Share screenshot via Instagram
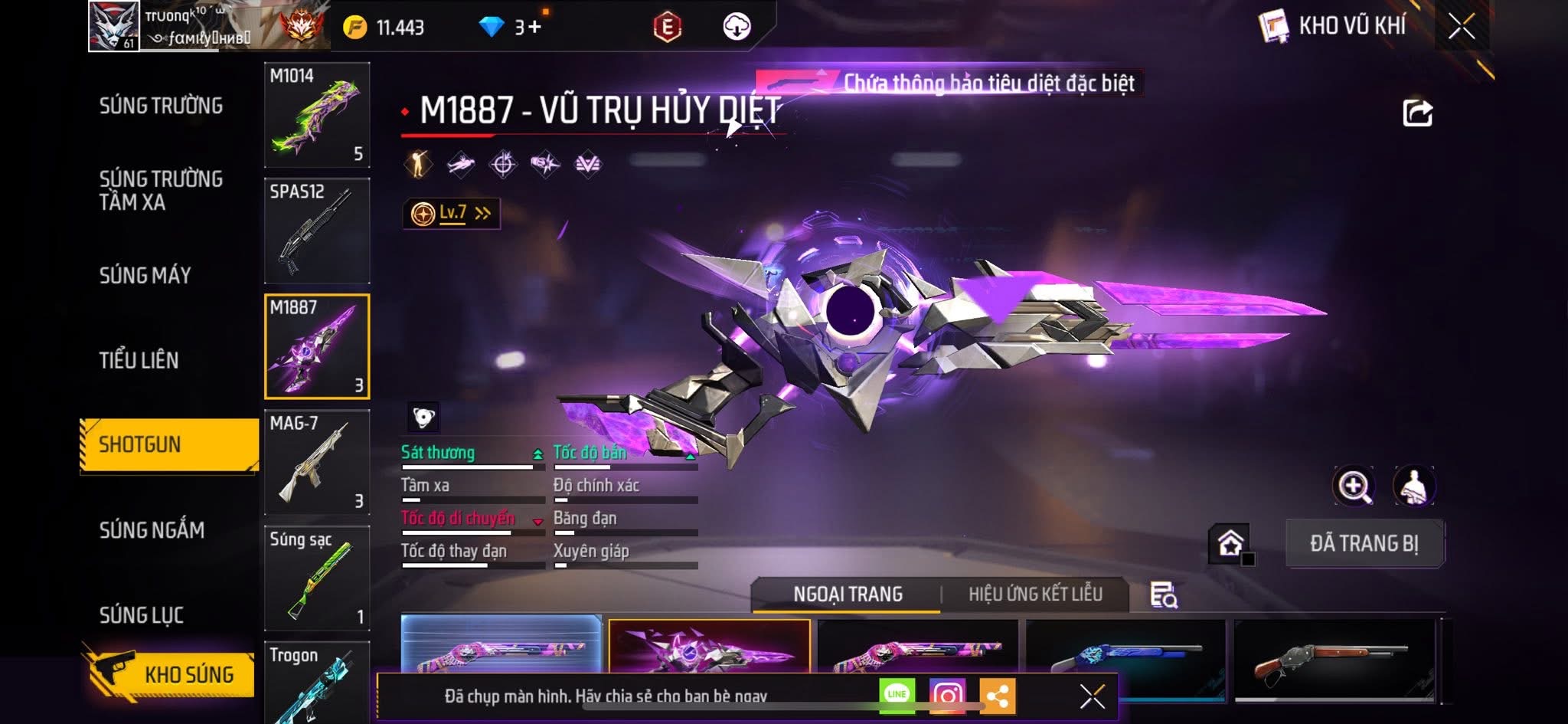The height and width of the screenshot is (724, 1568). point(947,695)
